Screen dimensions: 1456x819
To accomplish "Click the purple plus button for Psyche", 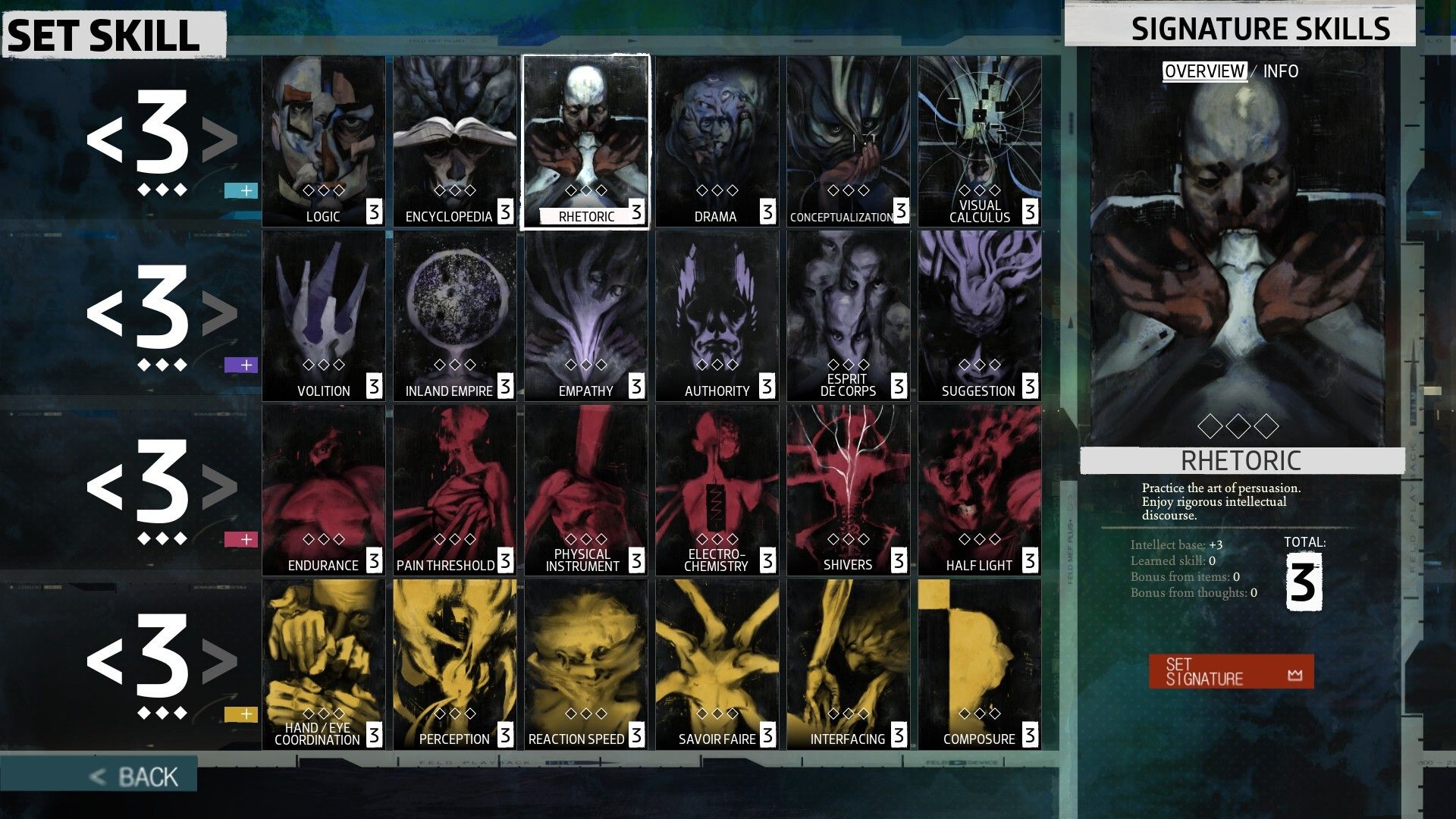I will (241, 365).
